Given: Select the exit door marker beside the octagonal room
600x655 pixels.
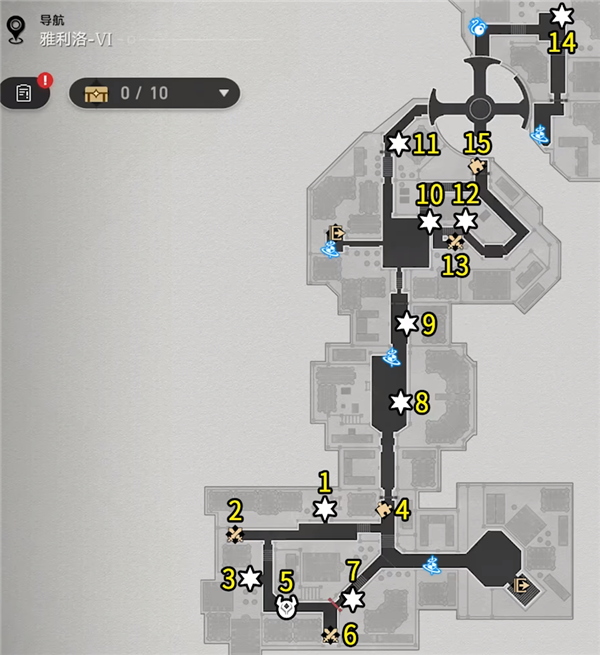Looking at the screenshot, I should pos(520,585).
